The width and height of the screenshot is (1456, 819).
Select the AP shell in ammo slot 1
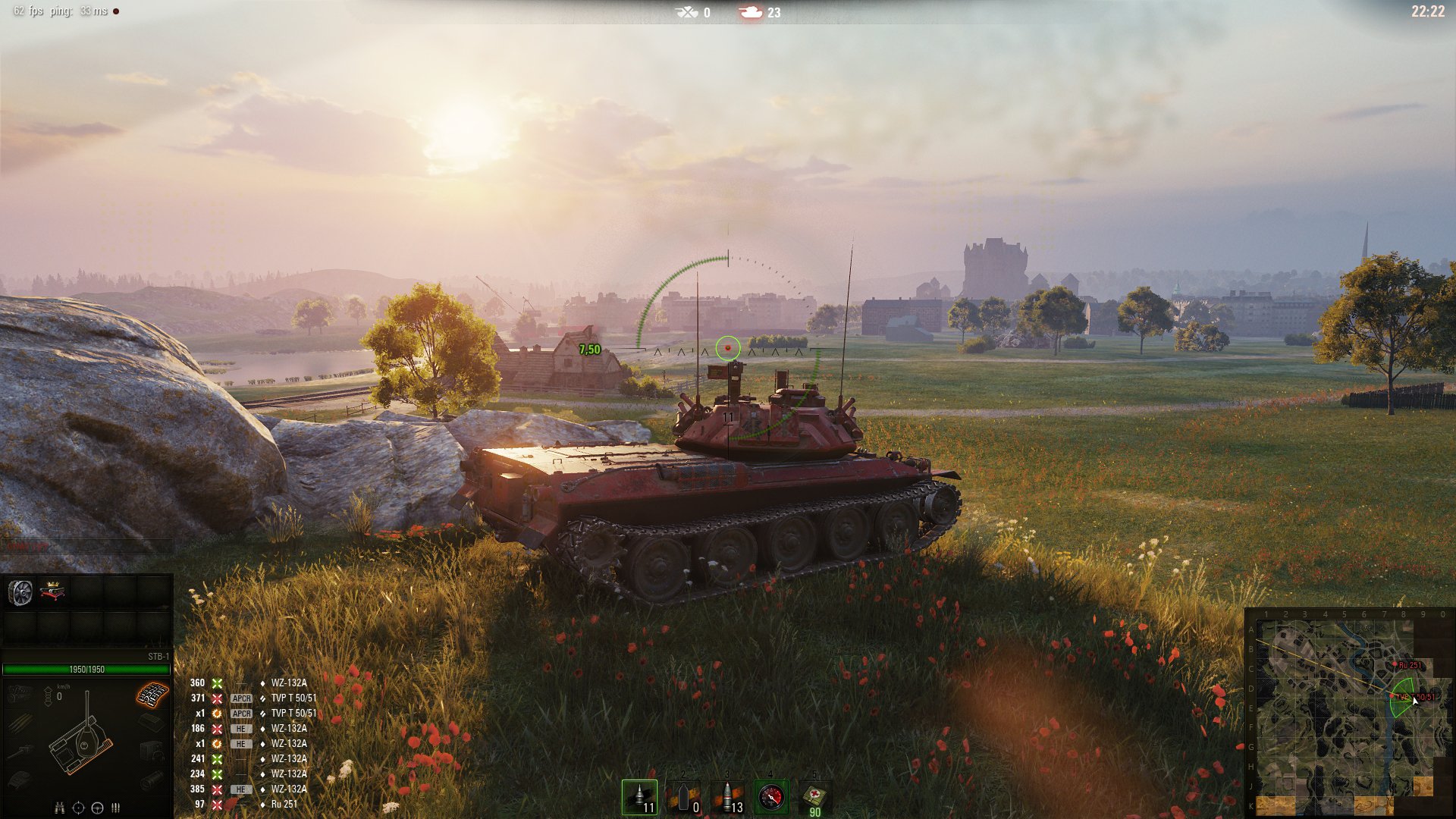tap(639, 796)
